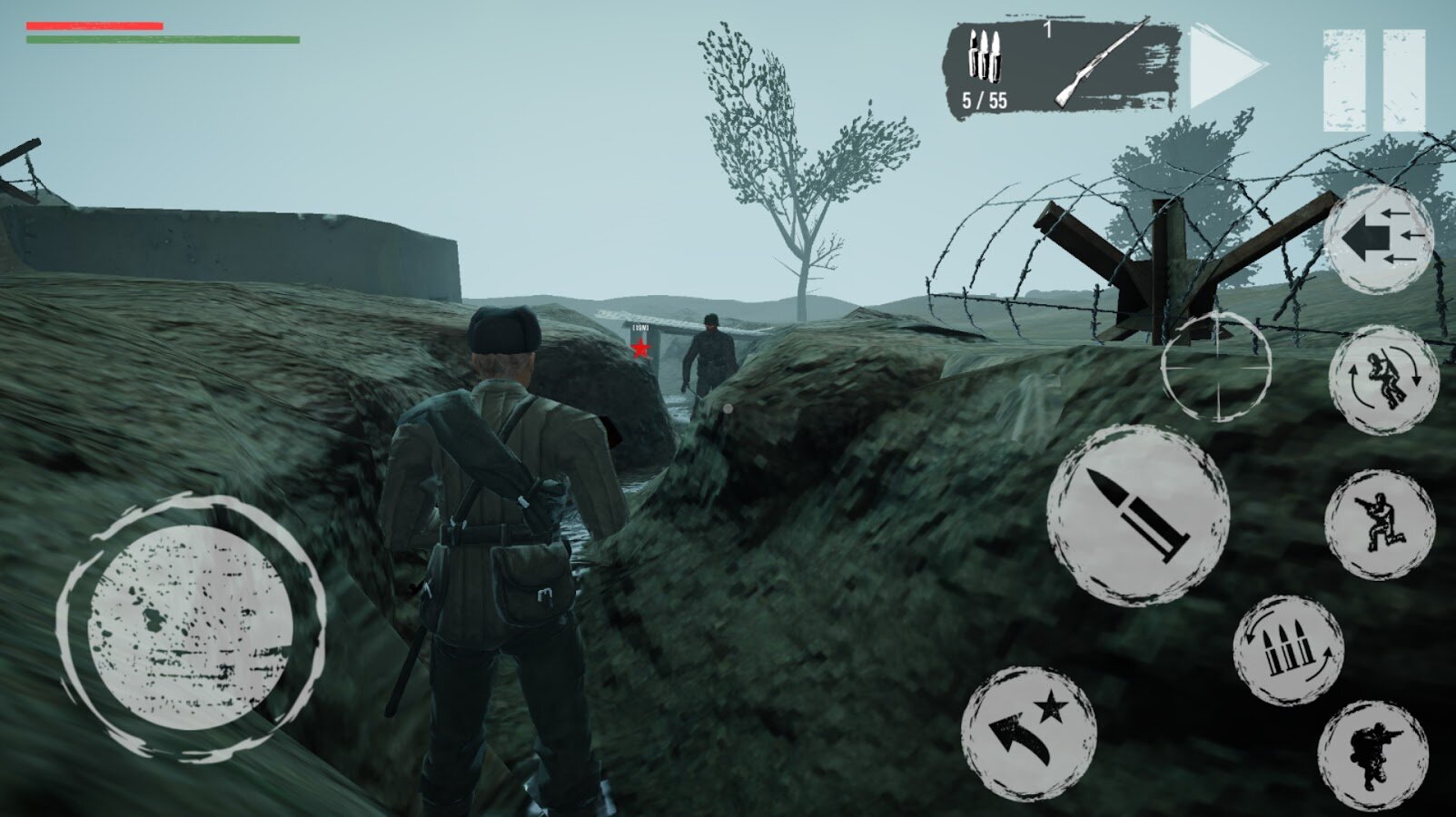Tap the standing armed soldier button
Screen dimensions: 1456x817
[1373, 755]
